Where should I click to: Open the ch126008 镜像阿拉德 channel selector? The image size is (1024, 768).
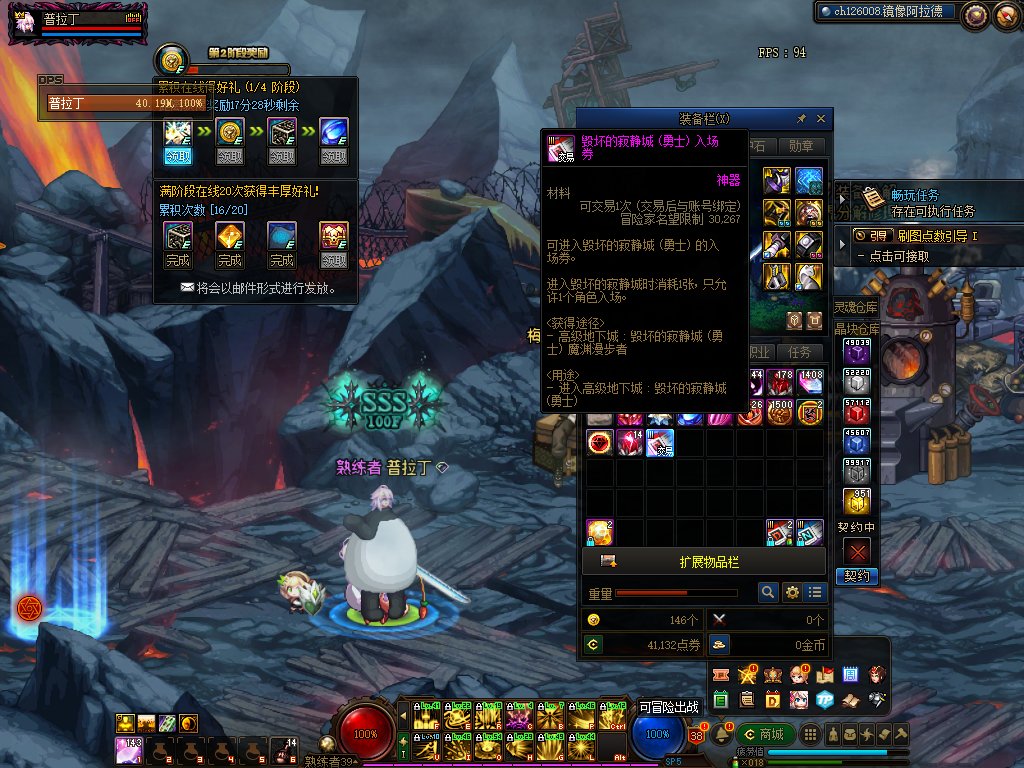pos(885,13)
